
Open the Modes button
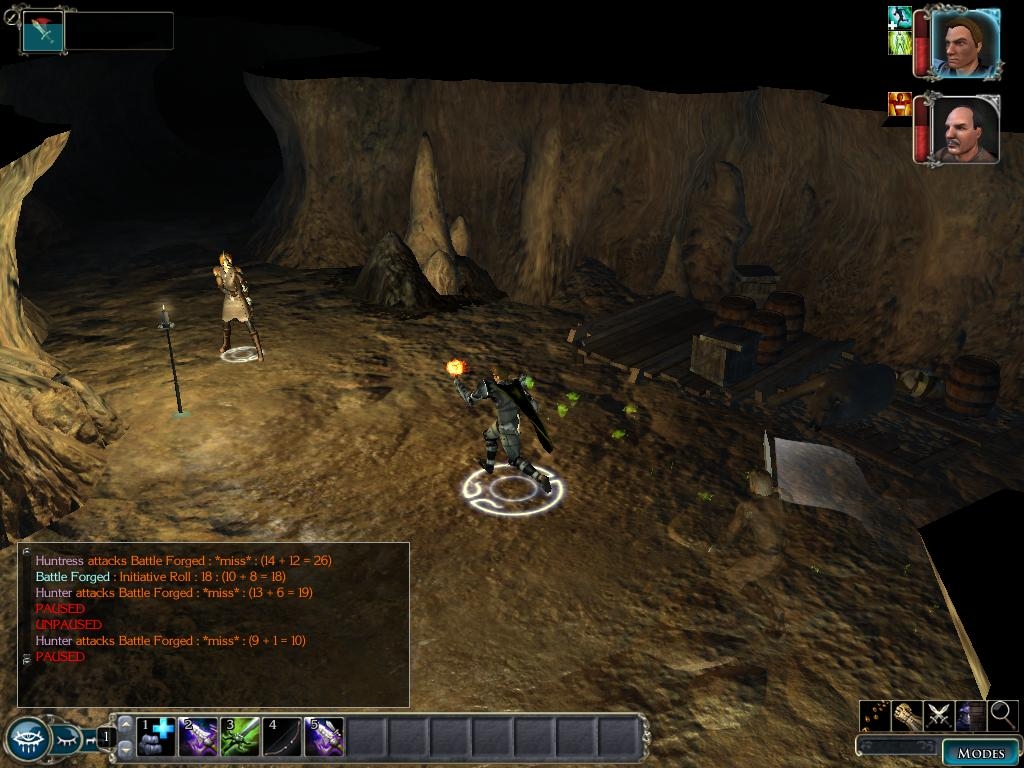point(980,752)
